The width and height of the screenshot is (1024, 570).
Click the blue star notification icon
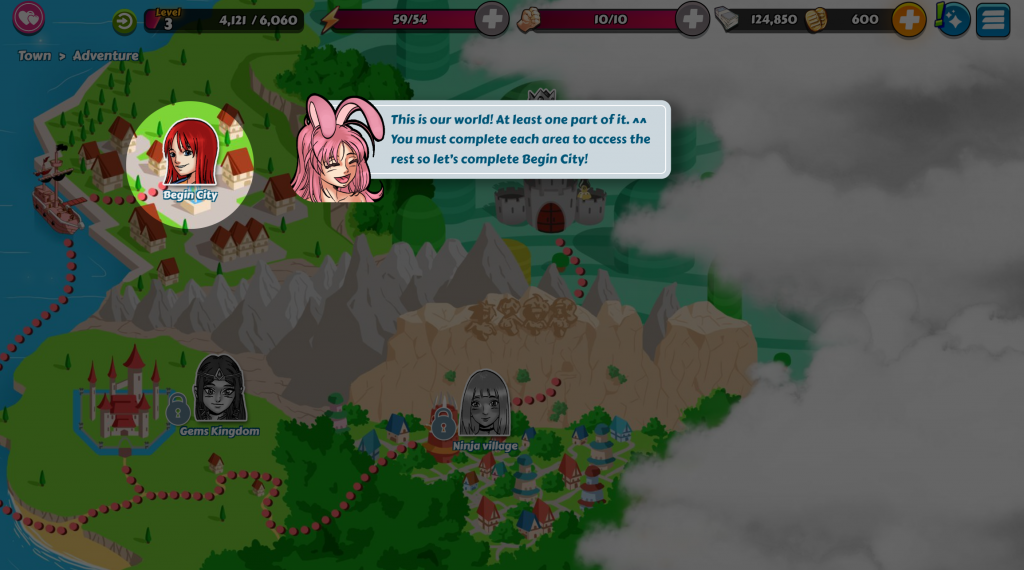953,19
